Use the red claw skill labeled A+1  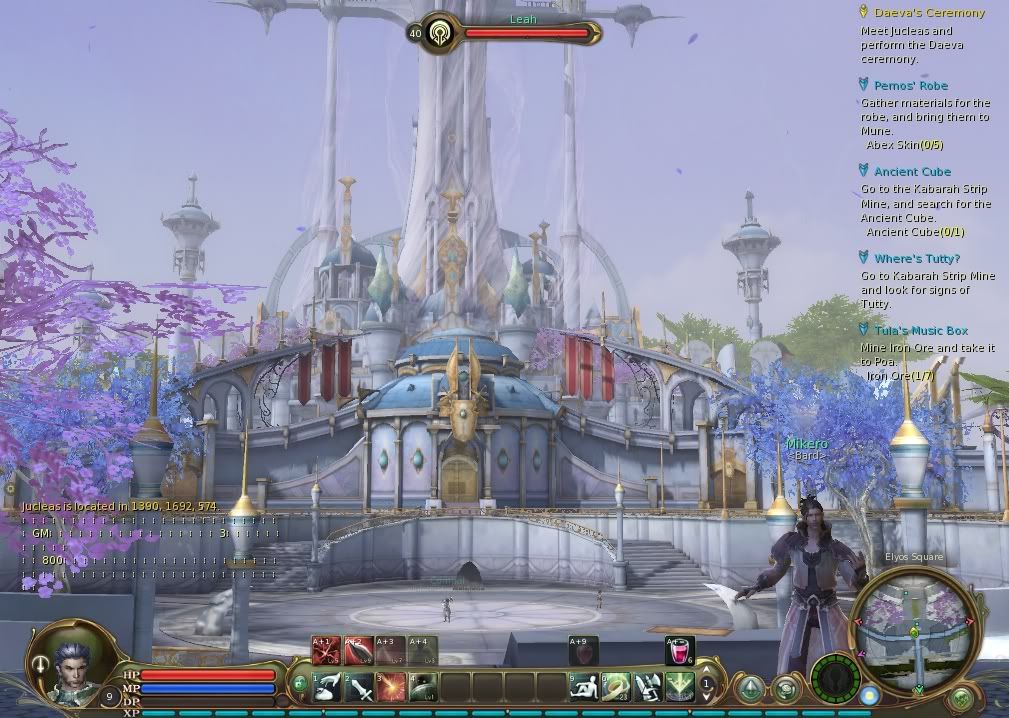point(327,651)
